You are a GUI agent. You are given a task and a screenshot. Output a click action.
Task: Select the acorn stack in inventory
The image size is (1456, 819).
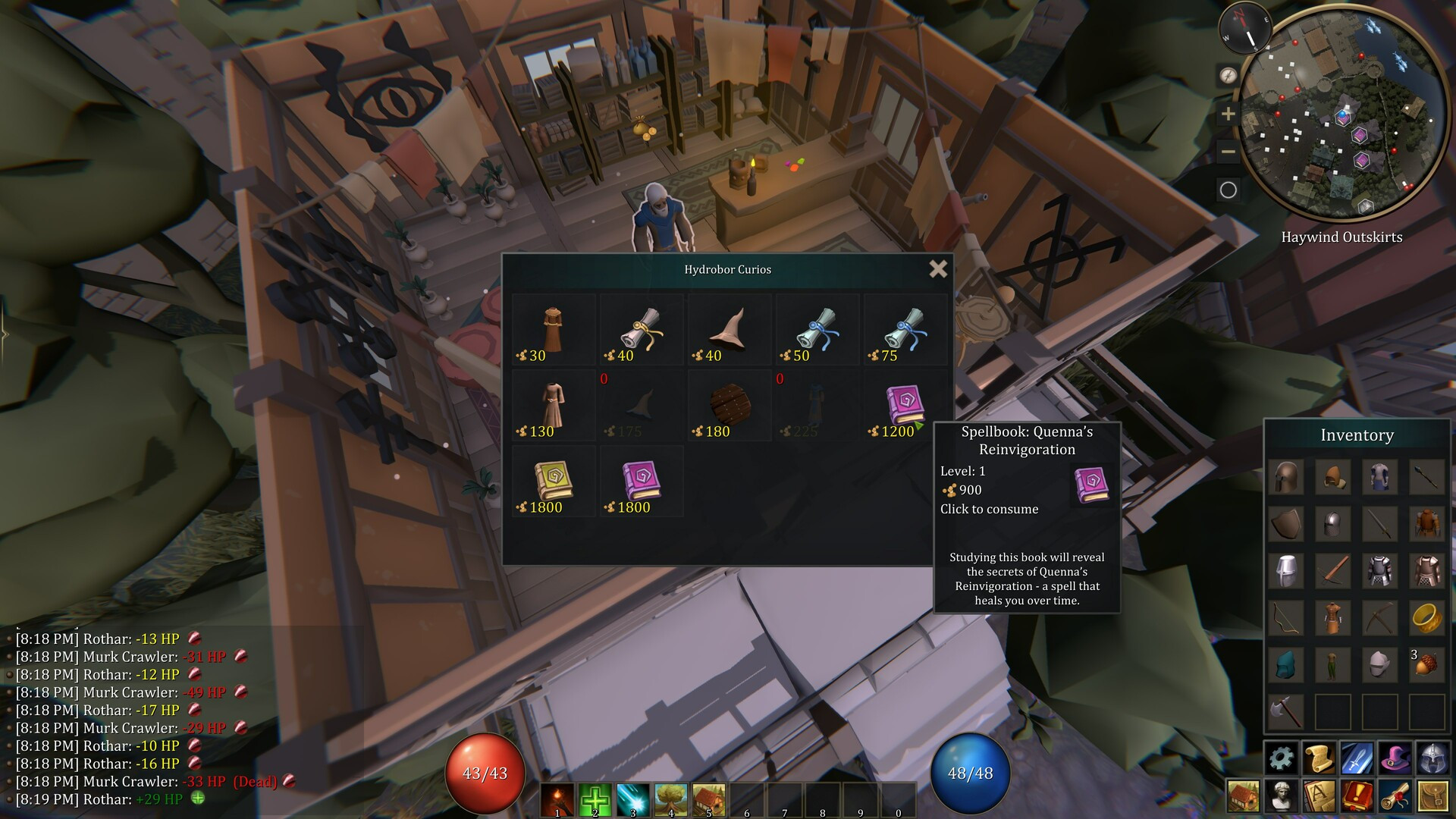coord(1426,665)
